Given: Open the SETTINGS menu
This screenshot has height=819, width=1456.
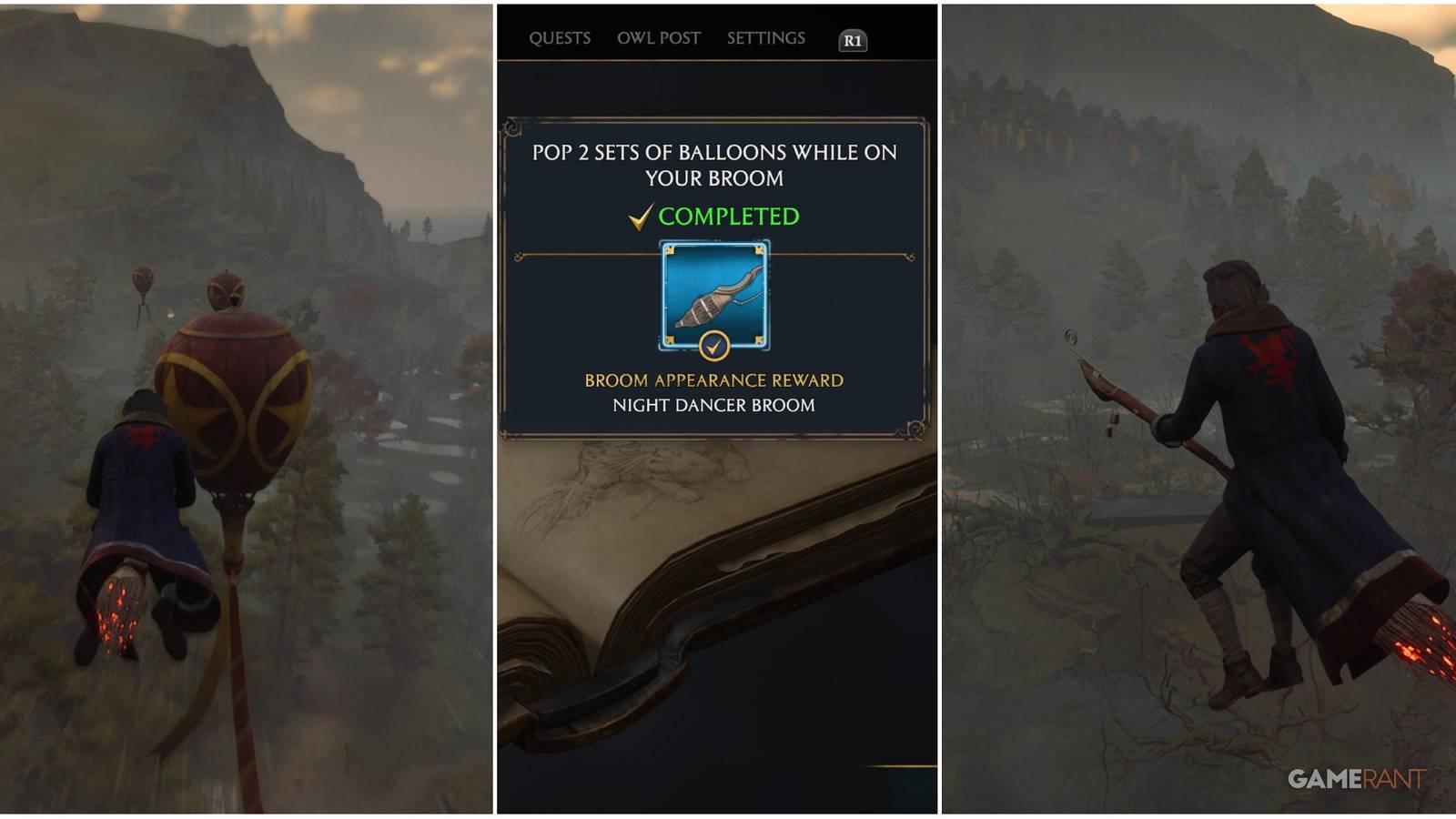Looking at the screenshot, I should 765,38.
